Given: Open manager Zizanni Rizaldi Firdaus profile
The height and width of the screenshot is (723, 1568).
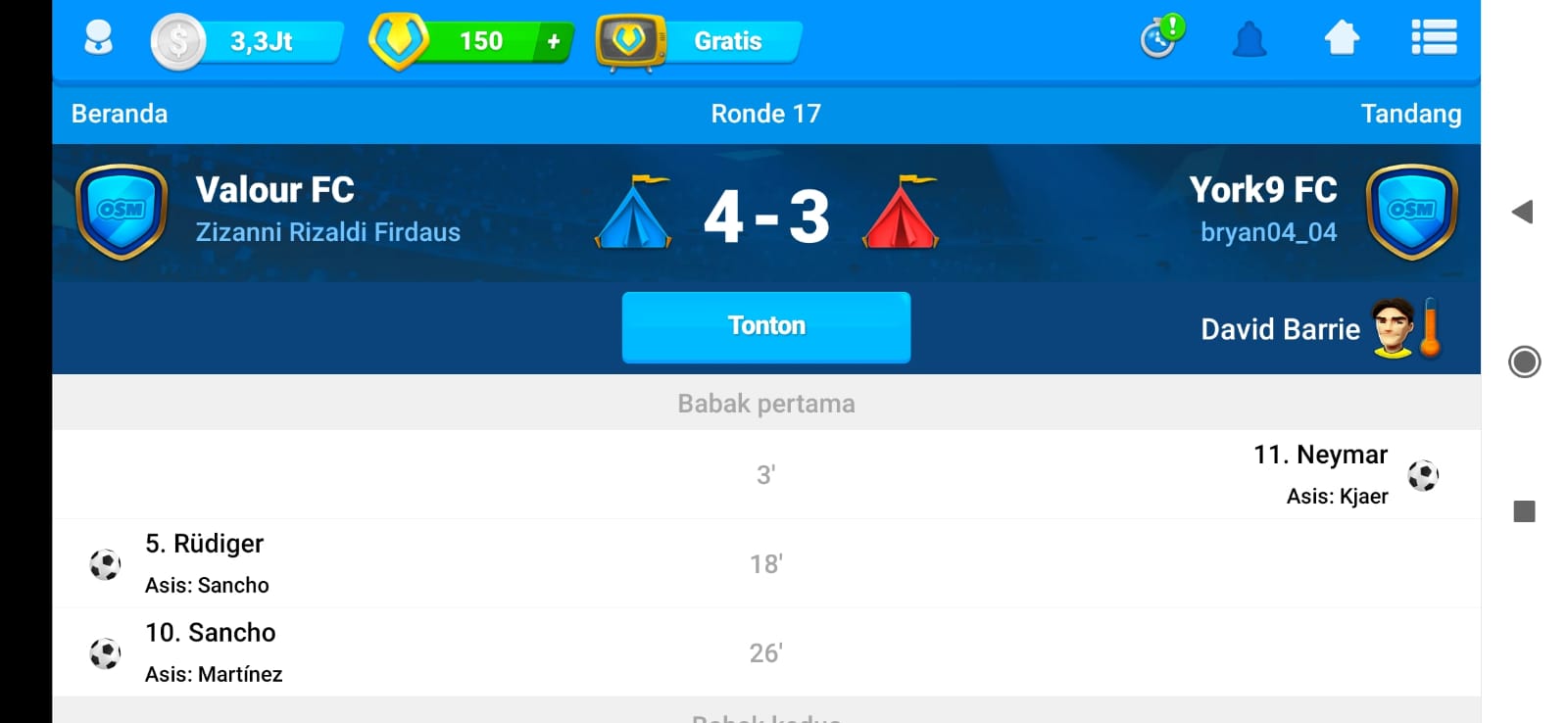Looking at the screenshot, I should pos(327,232).
